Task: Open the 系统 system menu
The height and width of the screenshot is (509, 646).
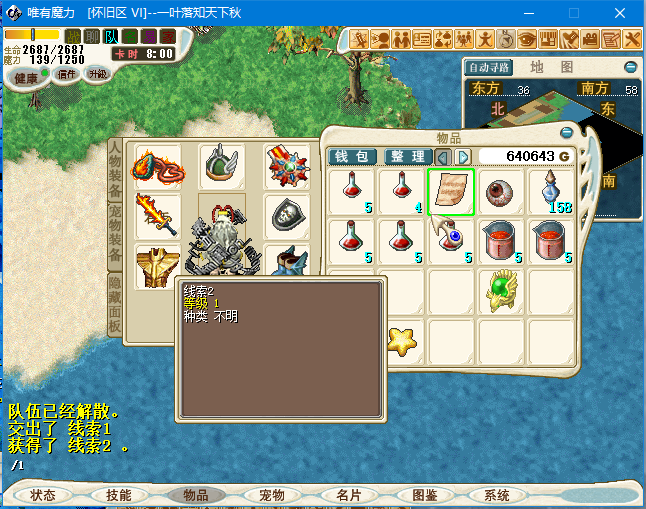Action: click(x=497, y=495)
